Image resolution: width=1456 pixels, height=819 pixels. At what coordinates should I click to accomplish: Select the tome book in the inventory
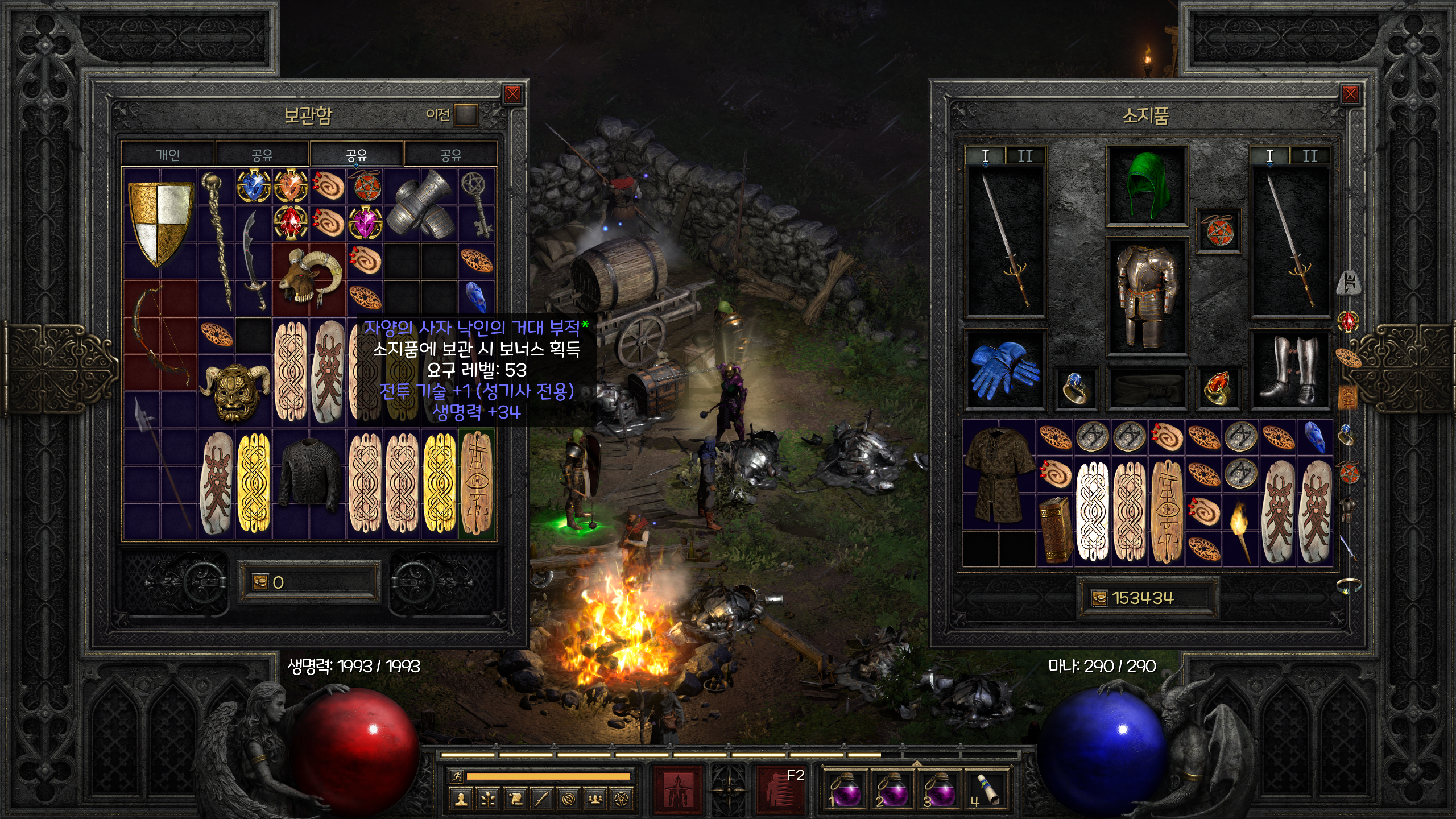click(1055, 529)
